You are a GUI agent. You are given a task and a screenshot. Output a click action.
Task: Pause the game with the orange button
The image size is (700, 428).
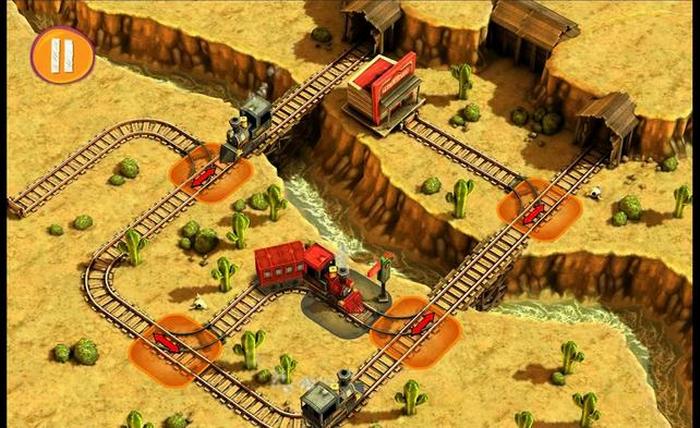coord(62,54)
